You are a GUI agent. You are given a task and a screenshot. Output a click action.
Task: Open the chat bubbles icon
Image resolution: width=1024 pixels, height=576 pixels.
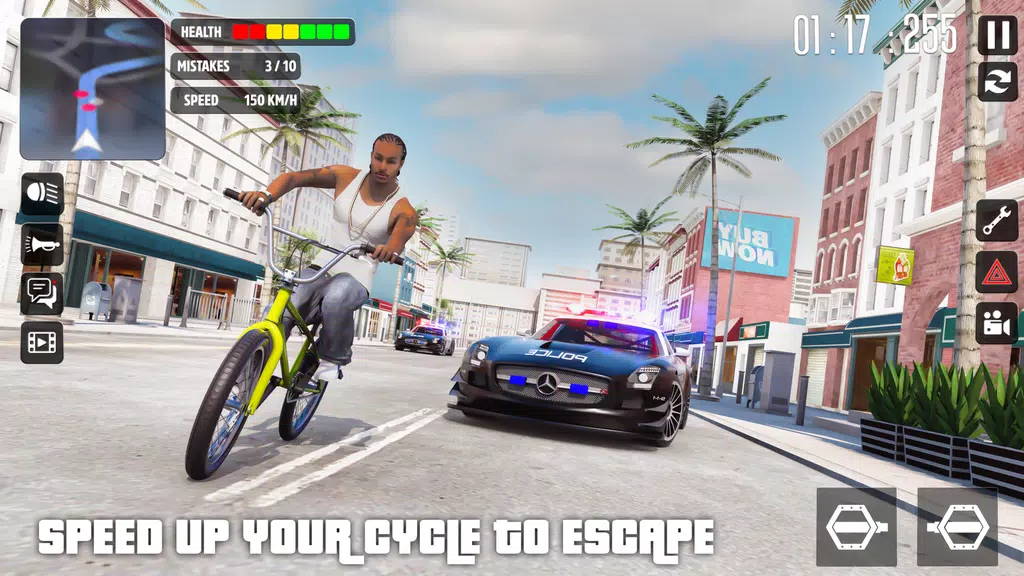pos(42,293)
